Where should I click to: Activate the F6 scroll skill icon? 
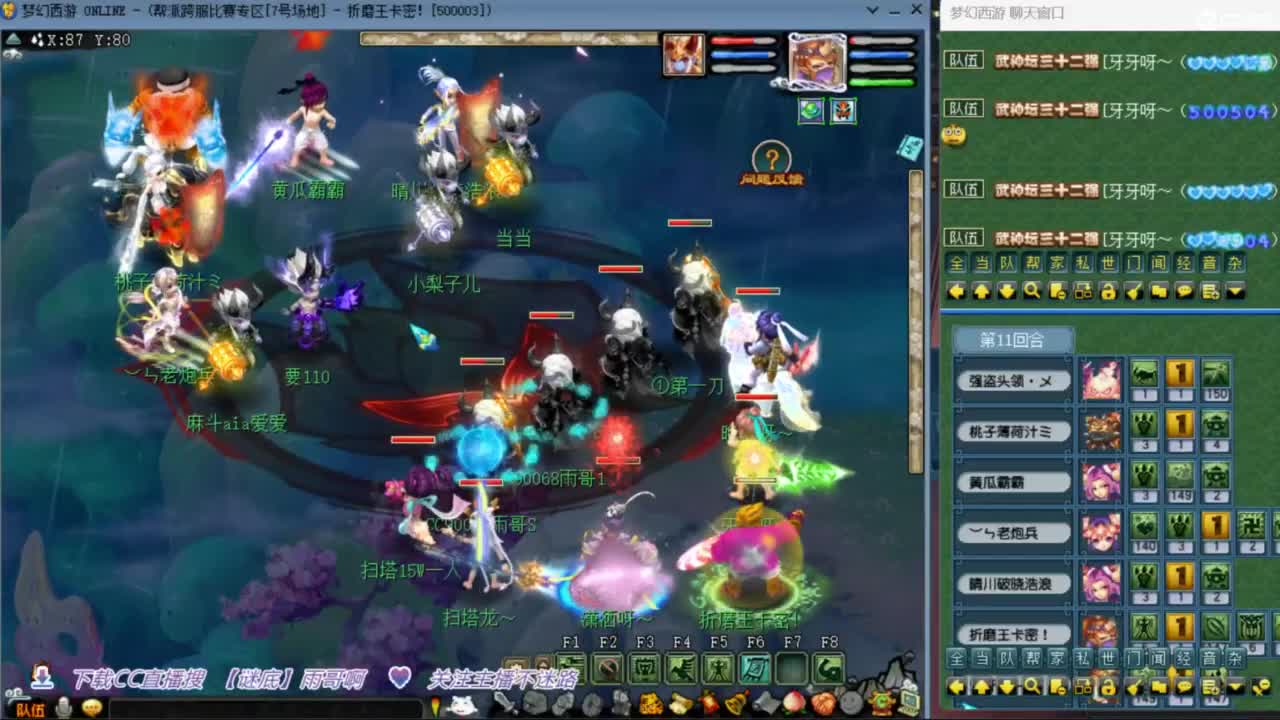pos(757,665)
